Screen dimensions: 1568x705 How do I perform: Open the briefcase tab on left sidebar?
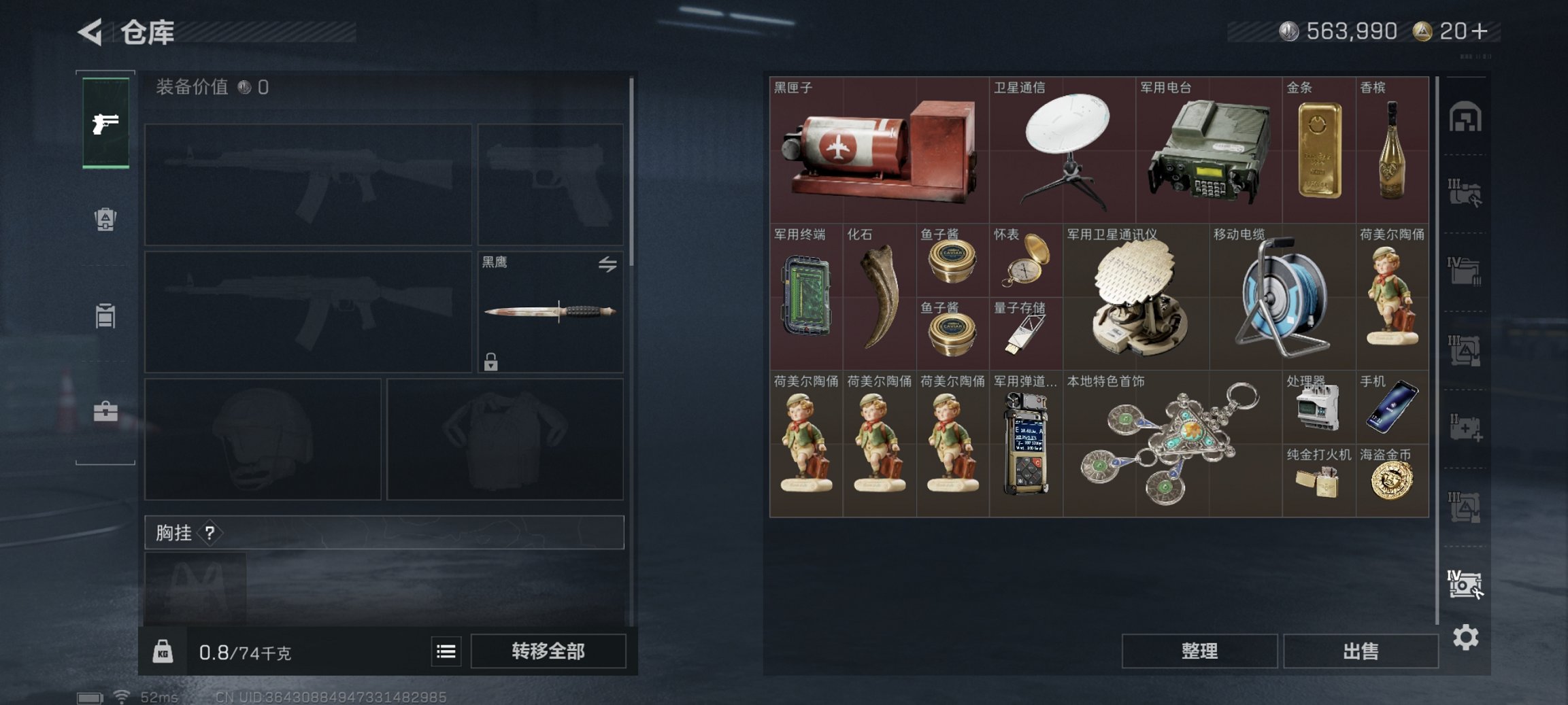point(105,411)
